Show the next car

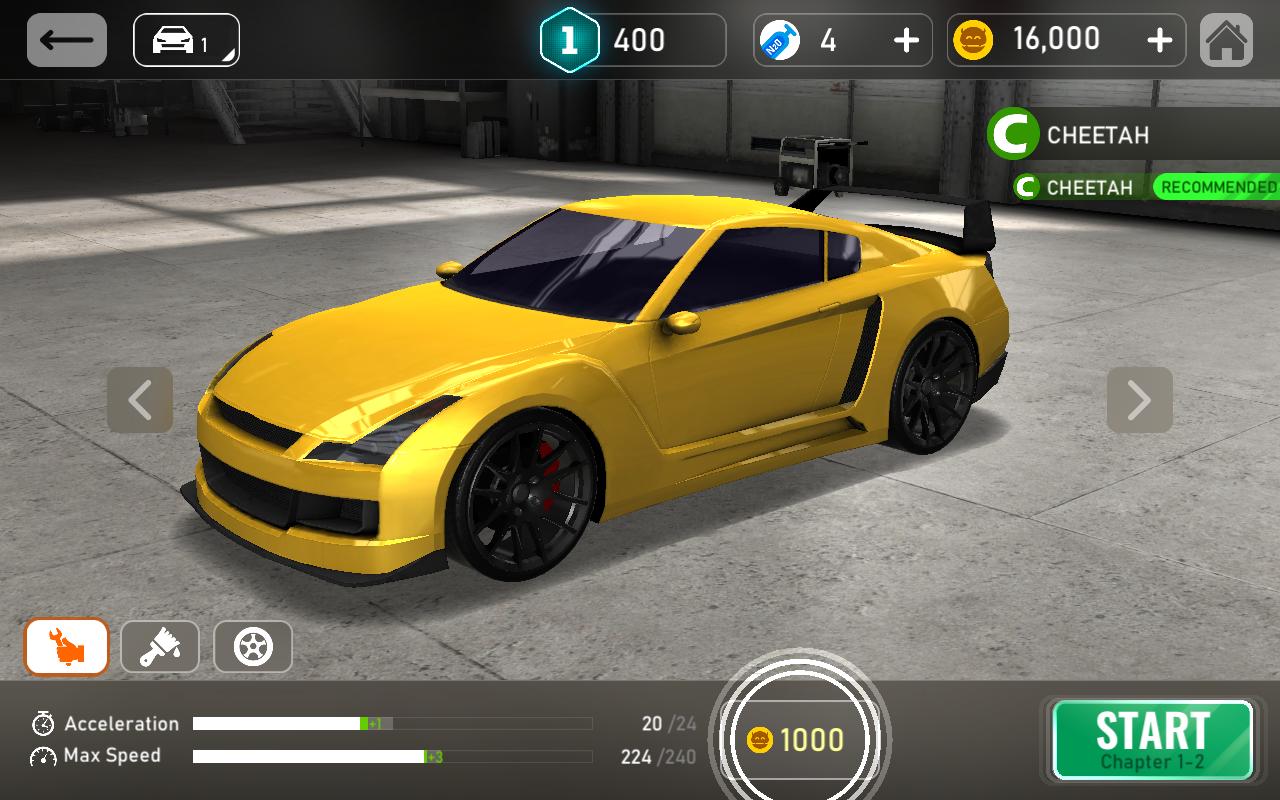point(1139,400)
